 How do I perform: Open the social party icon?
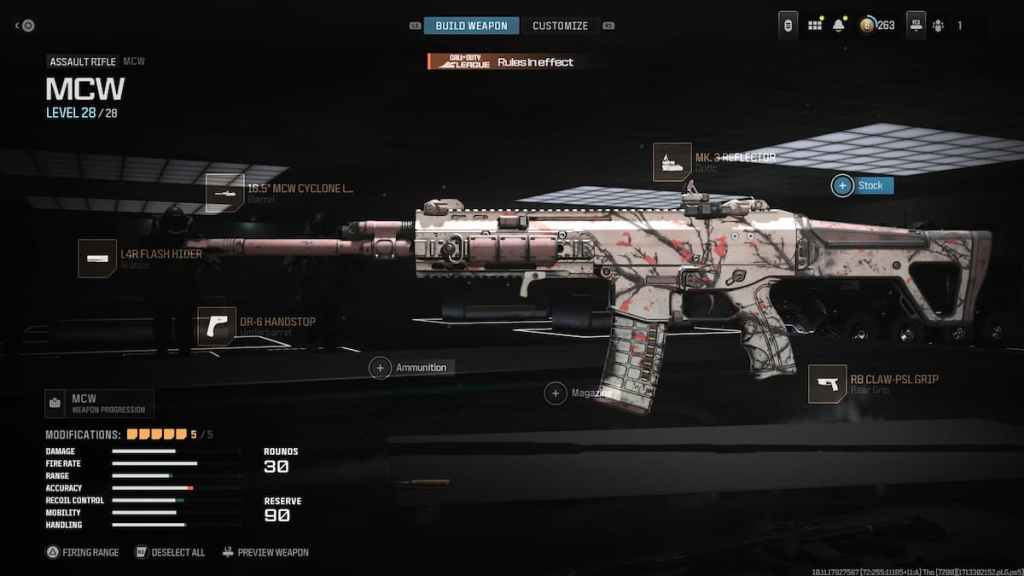coord(938,26)
